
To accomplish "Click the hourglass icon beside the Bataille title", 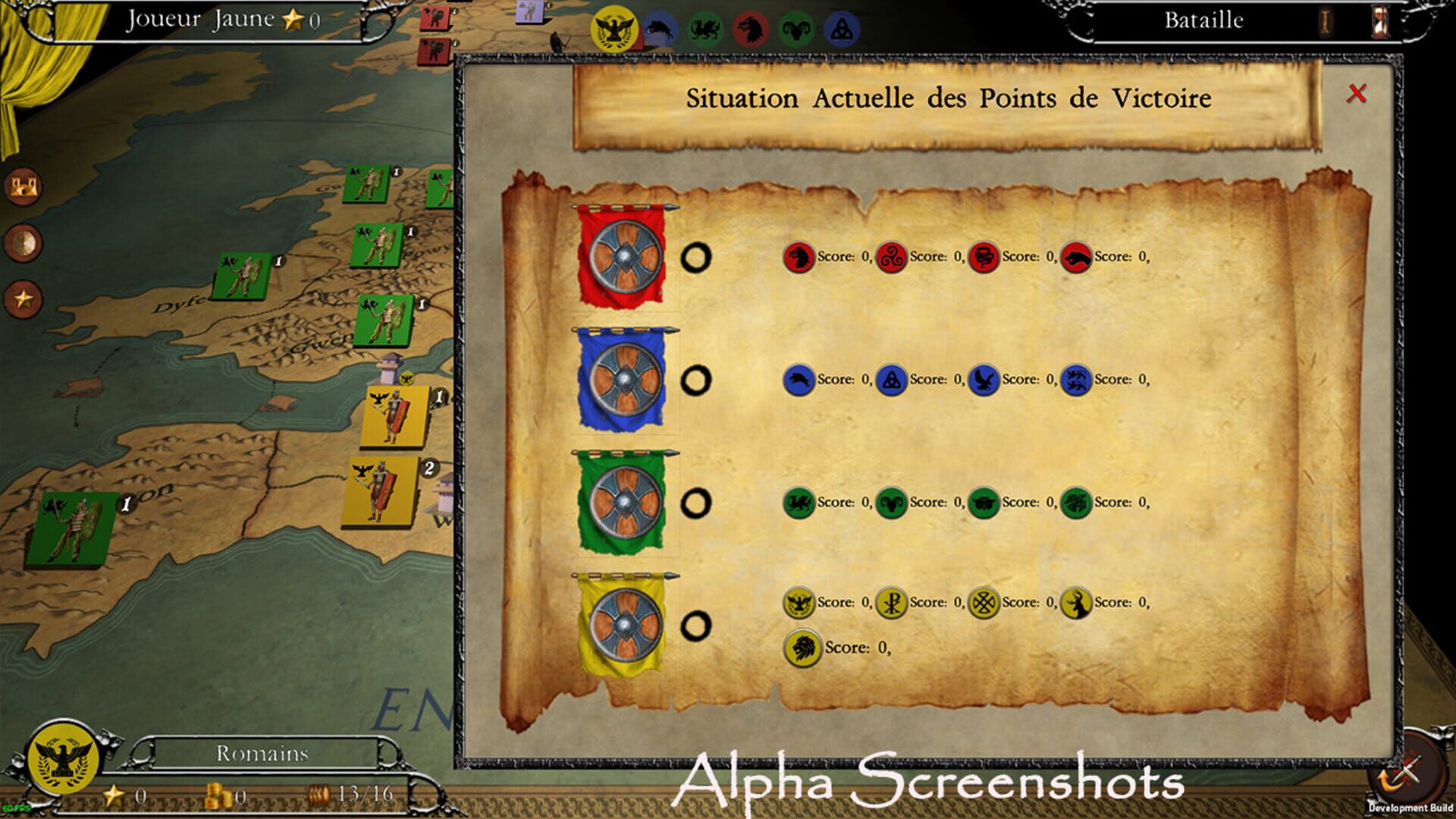I will 1382,20.
